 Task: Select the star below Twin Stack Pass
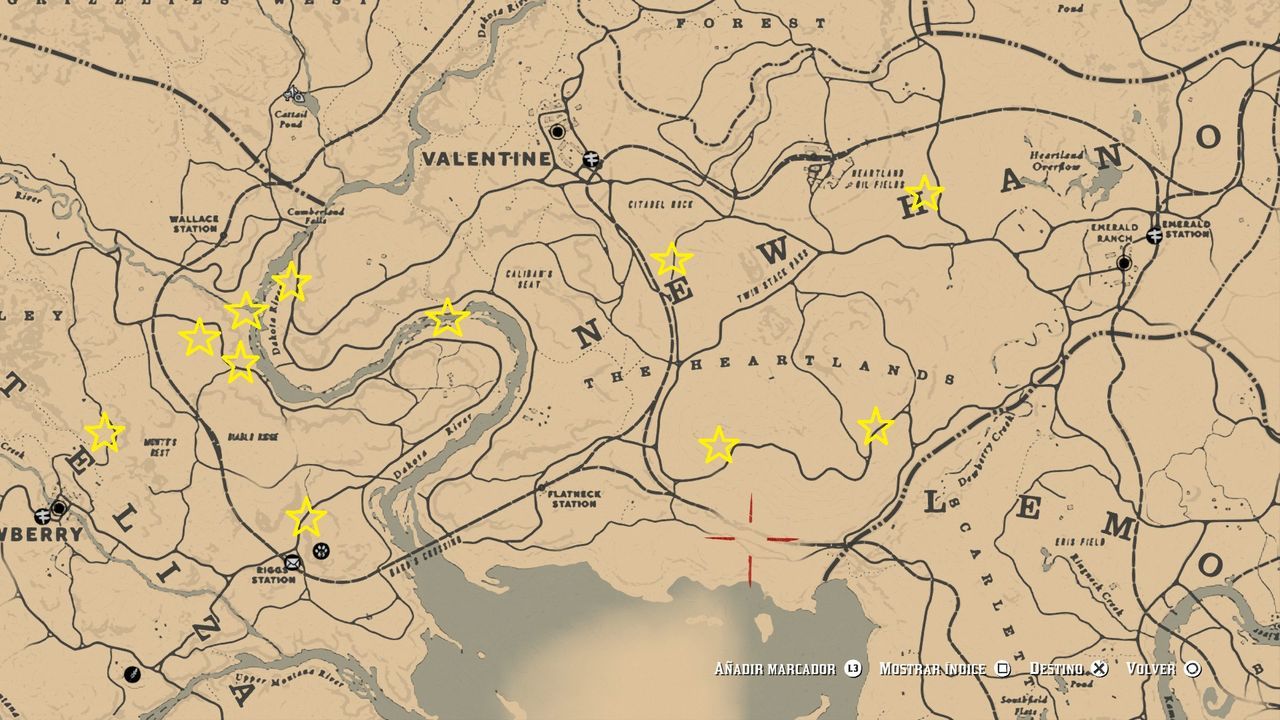click(x=673, y=258)
